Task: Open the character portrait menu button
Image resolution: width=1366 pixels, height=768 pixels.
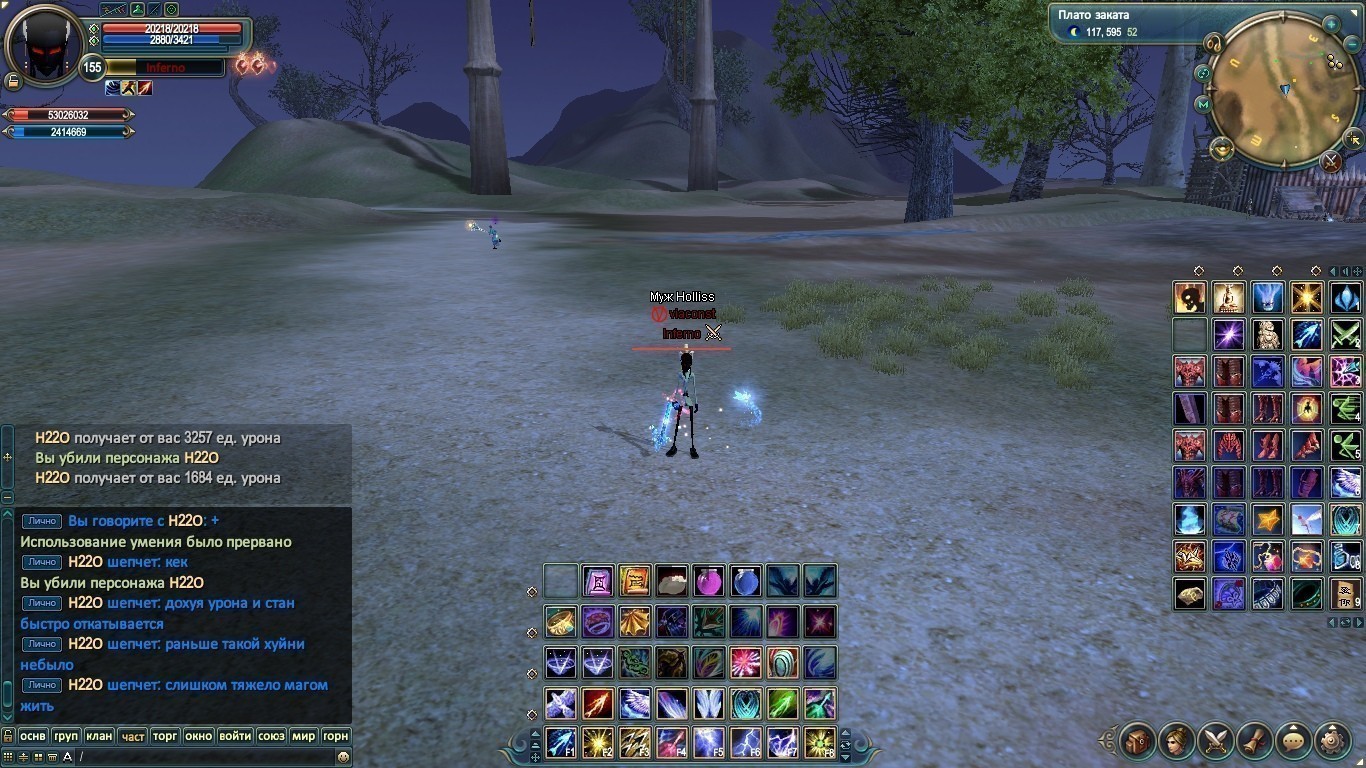Action: 1177,741
